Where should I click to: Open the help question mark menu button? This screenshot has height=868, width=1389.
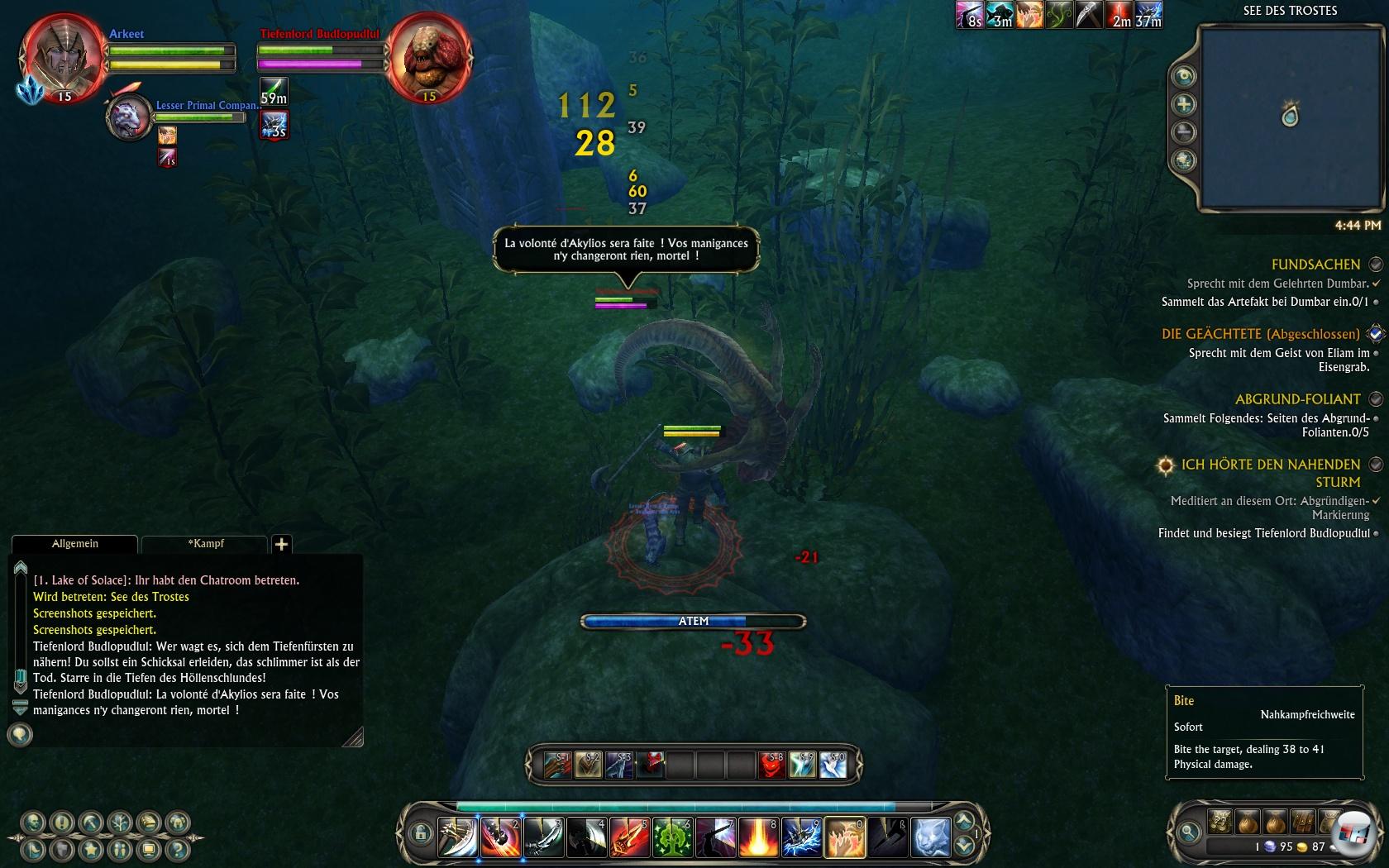coord(177,849)
